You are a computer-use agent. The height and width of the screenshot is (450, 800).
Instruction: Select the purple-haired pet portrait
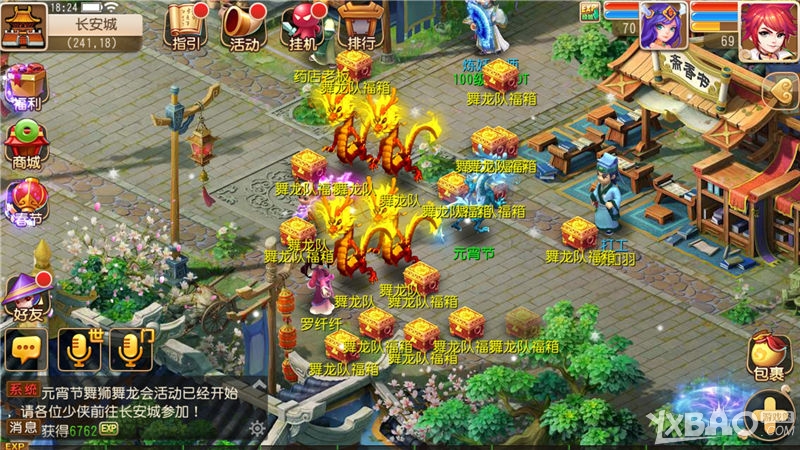[x=664, y=24]
